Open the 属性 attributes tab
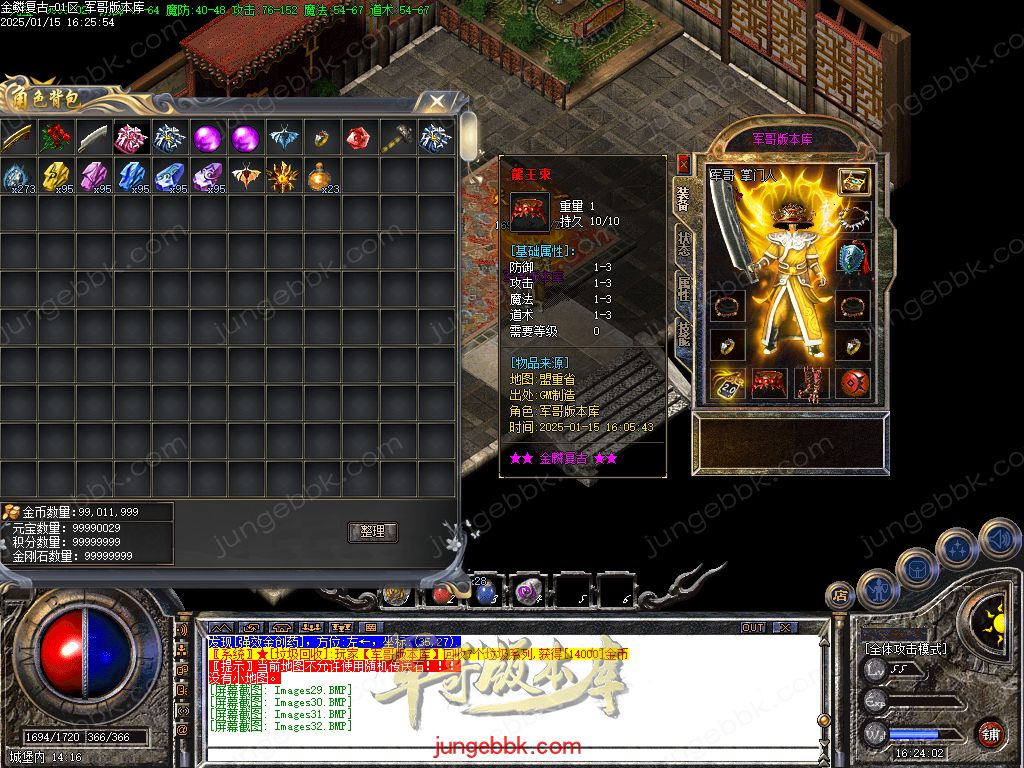1024x768 pixels. [684, 290]
